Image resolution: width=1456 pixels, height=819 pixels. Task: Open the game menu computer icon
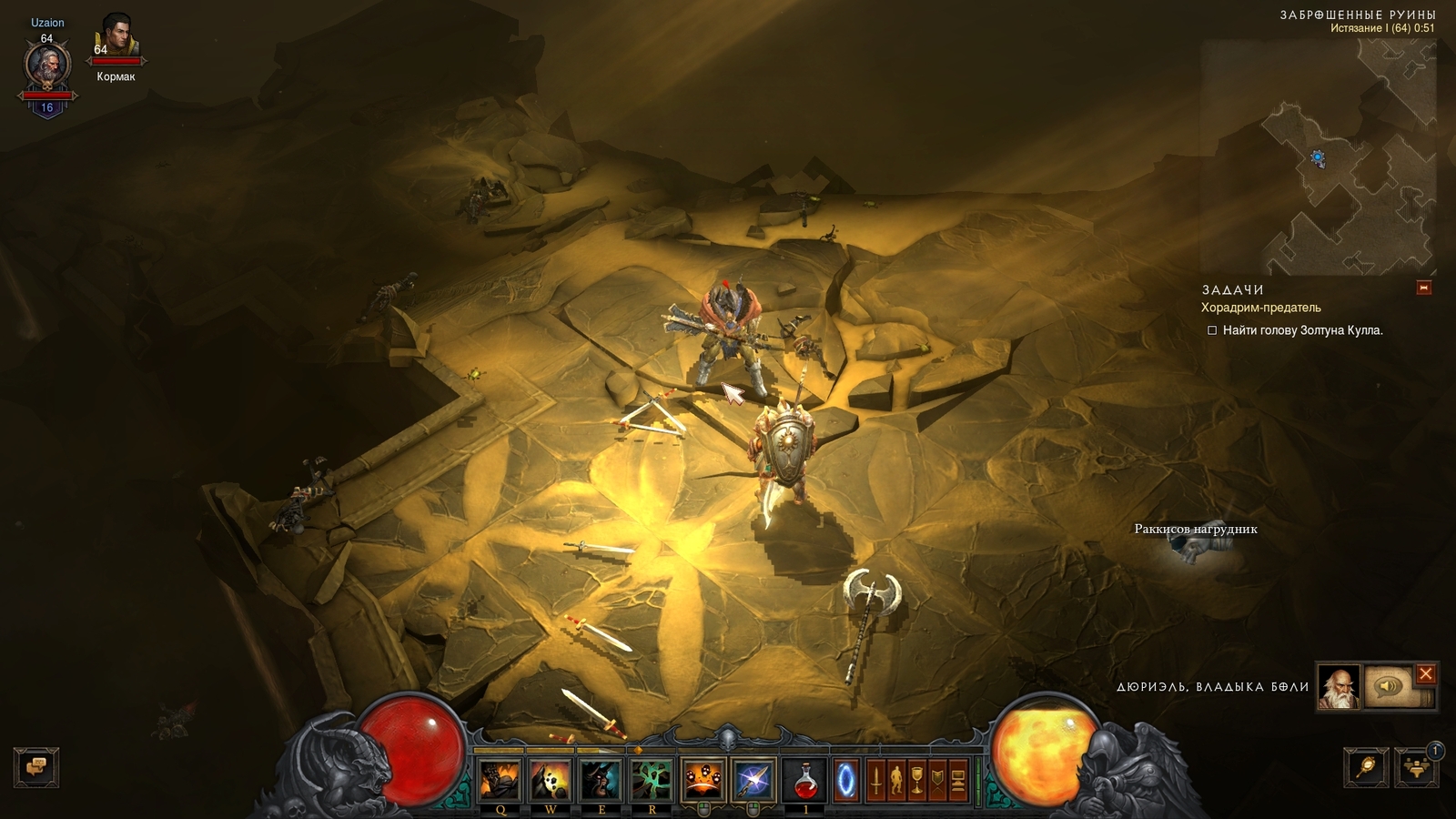point(958,781)
